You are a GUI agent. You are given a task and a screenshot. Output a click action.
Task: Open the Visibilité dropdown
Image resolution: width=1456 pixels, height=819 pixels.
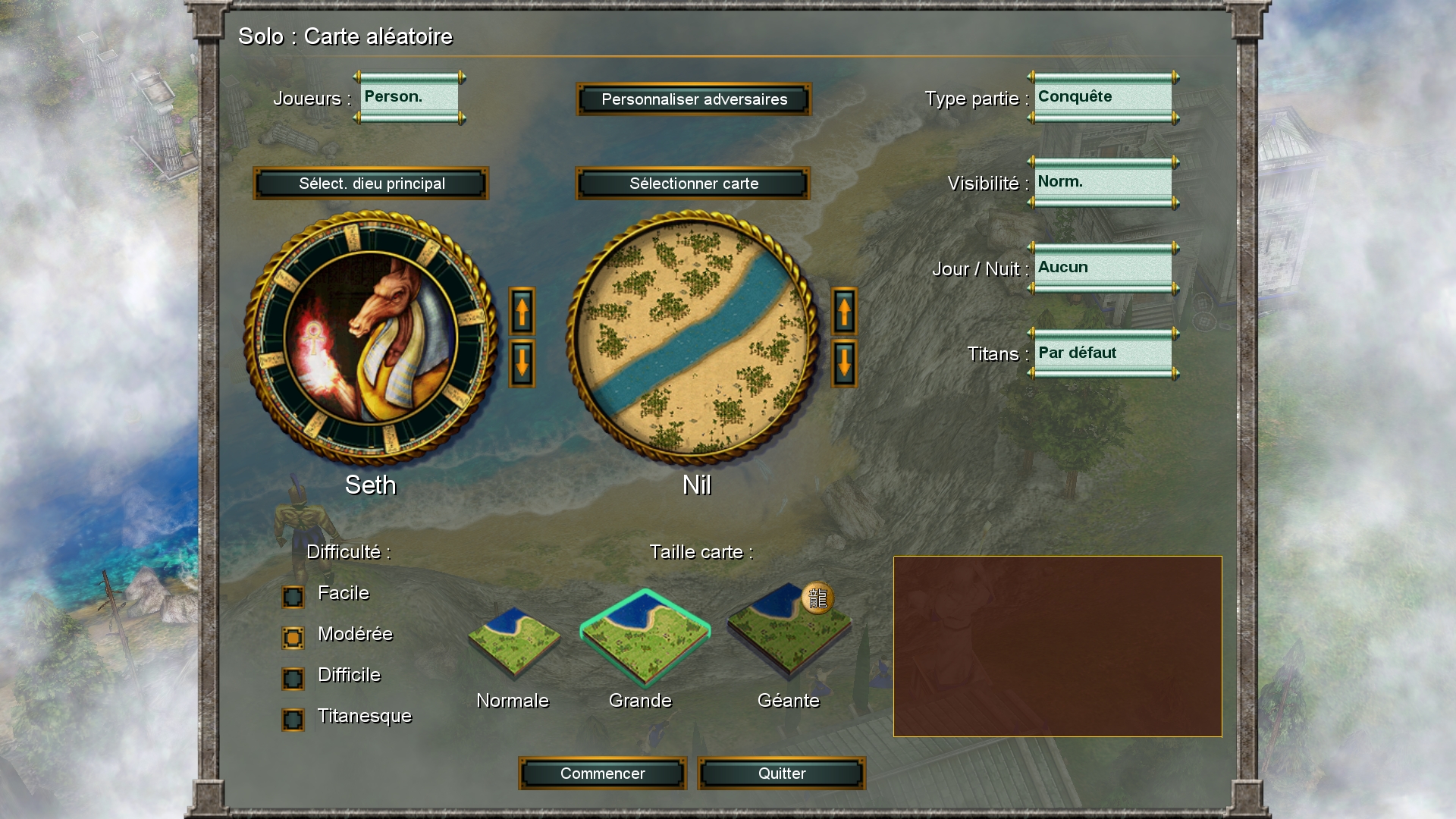coord(1103,183)
